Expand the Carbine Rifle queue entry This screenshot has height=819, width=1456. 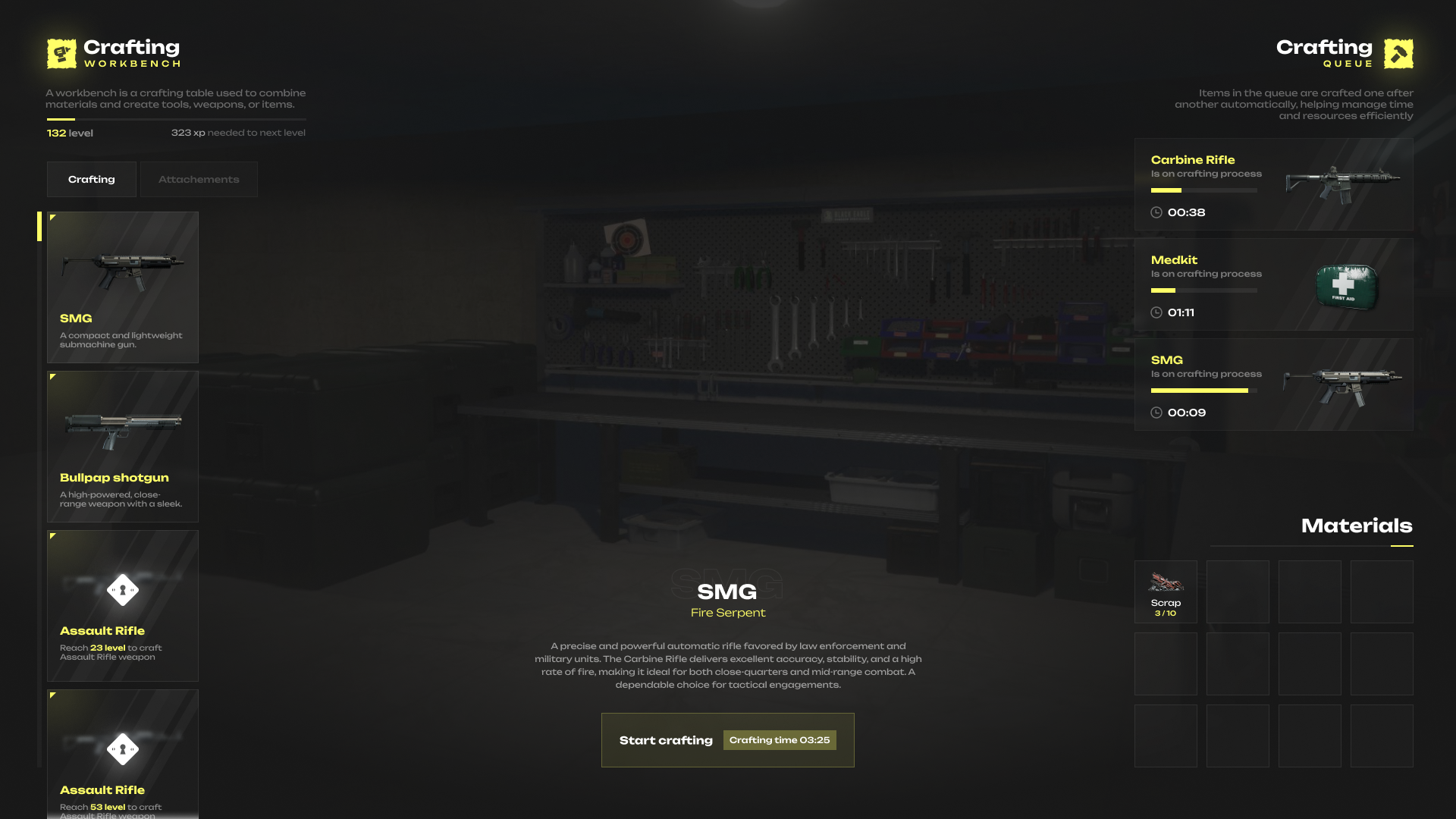[x=1274, y=184]
